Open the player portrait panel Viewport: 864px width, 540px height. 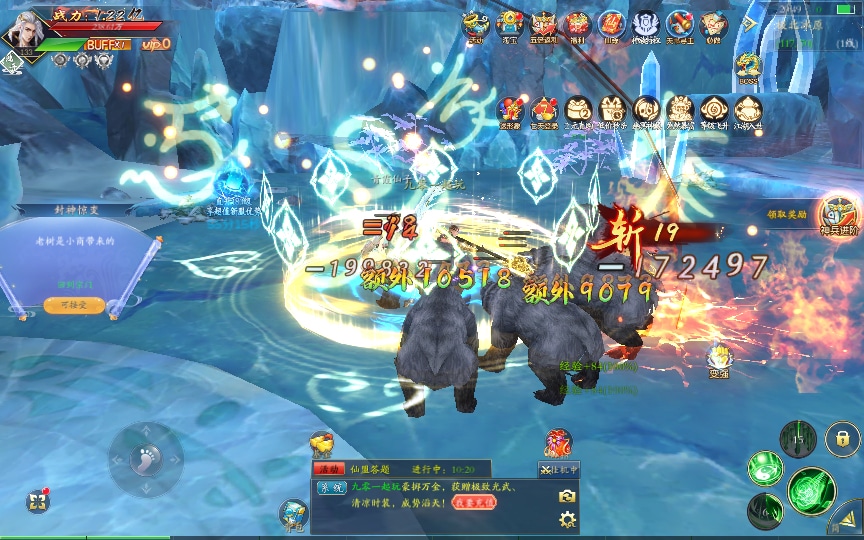[x=24, y=29]
